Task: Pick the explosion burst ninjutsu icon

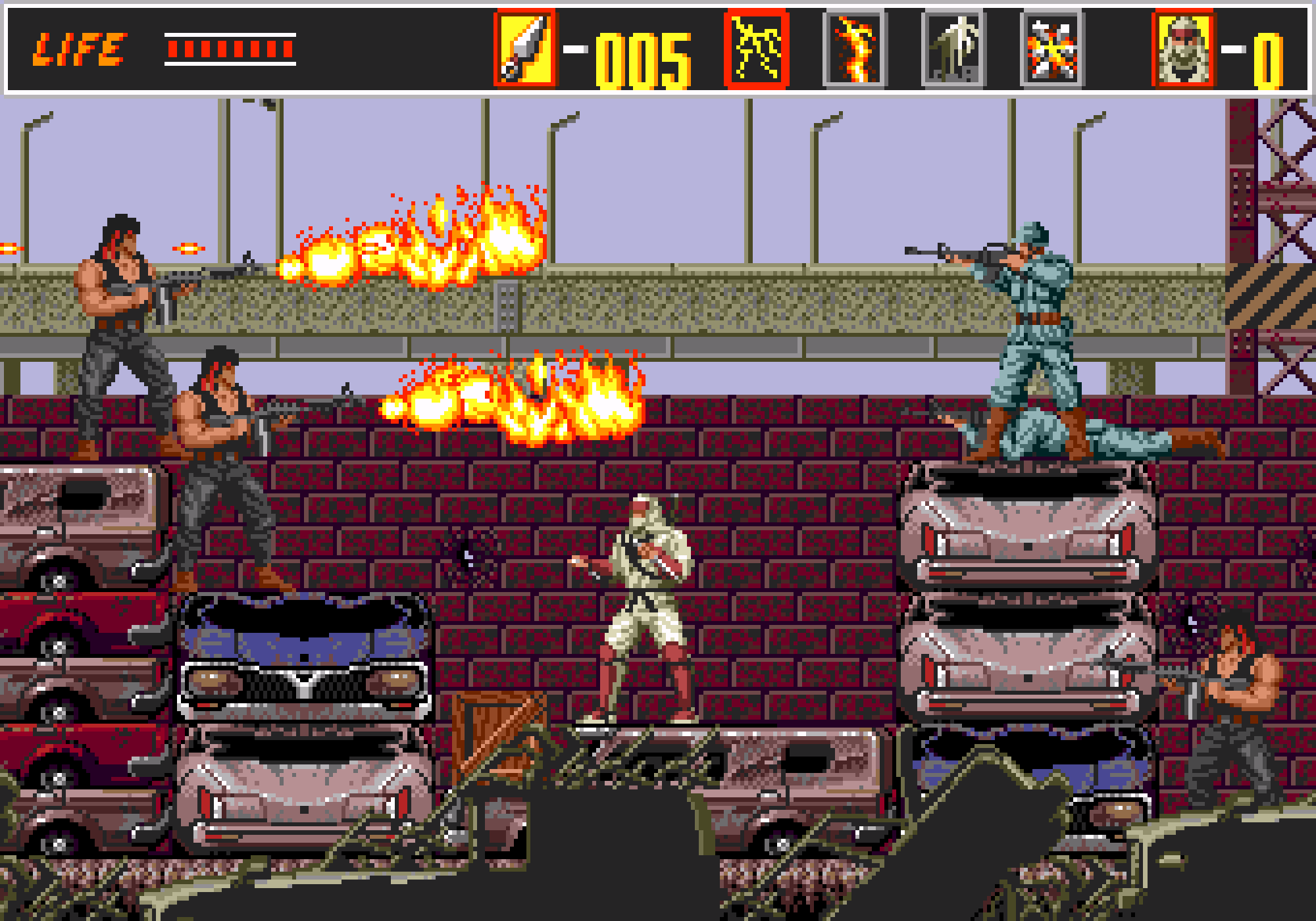Action: click(x=1051, y=49)
